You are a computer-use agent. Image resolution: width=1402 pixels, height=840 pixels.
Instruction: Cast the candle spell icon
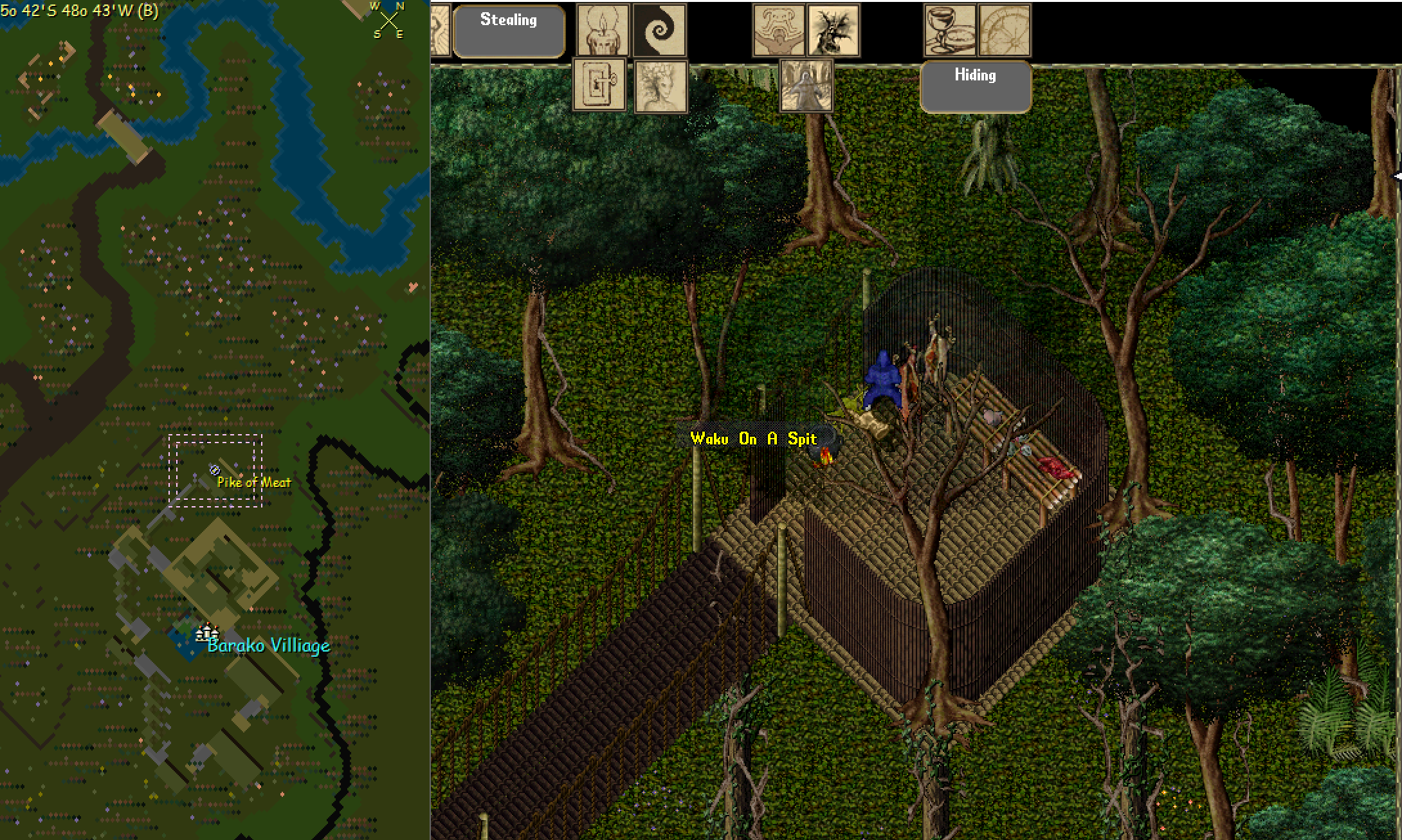pos(603,30)
